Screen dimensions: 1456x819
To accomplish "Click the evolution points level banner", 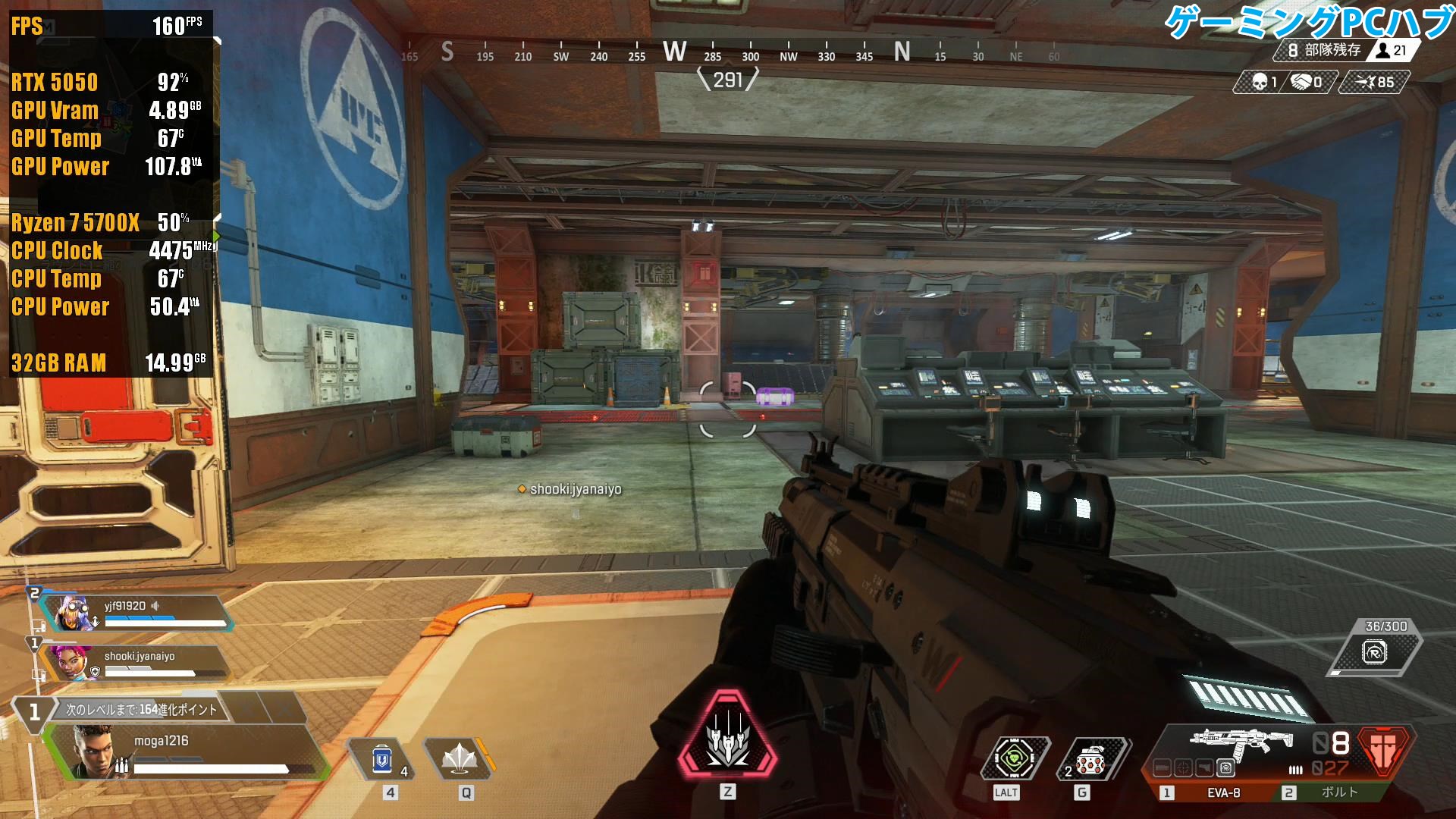I will pyautogui.click(x=140, y=710).
